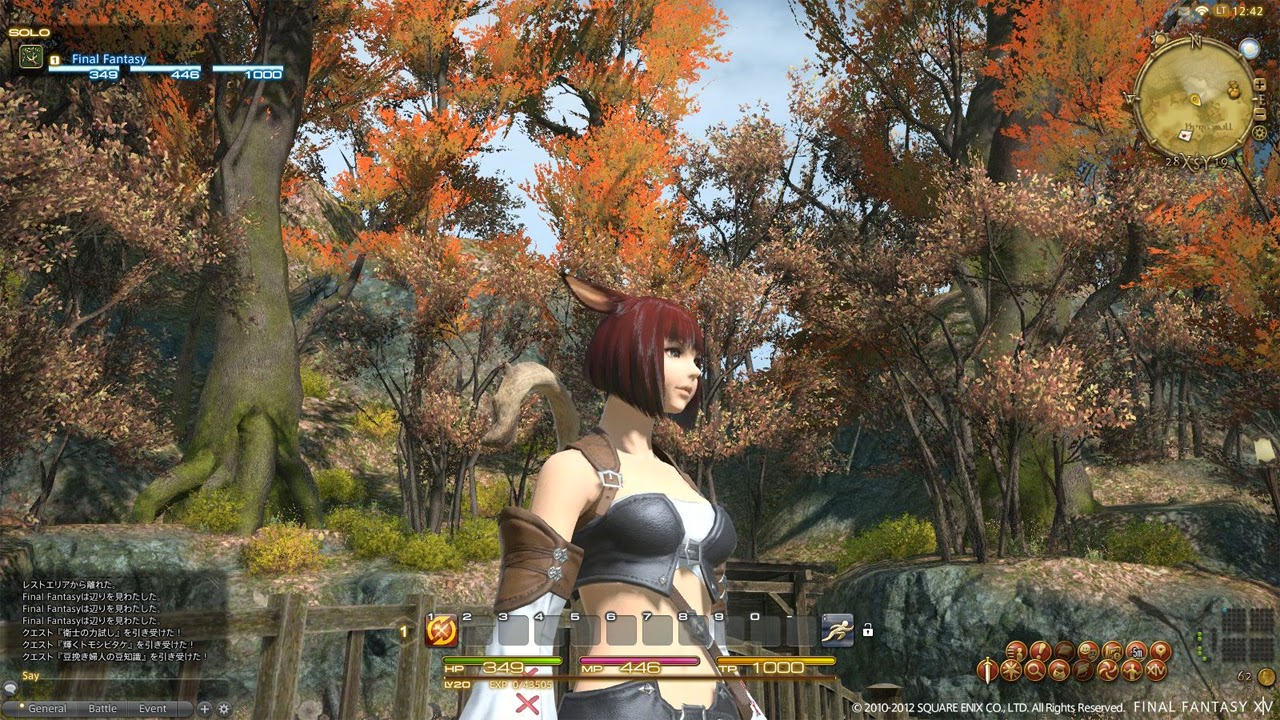Switch to the Event chat tab
This screenshot has width=1280, height=720.
(151, 707)
